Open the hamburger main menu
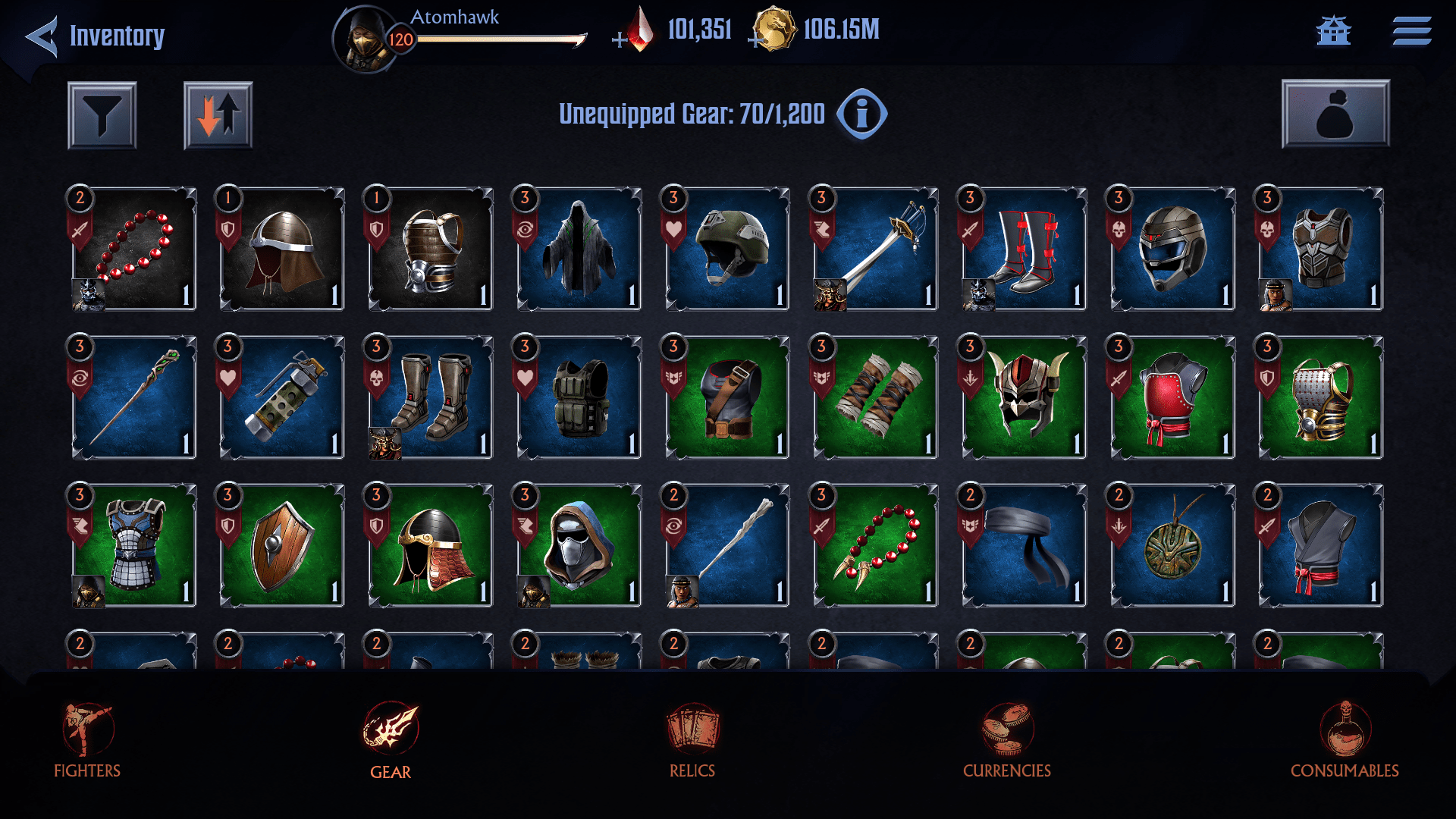This screenshot has width=1456, height=819. [x=1411, y=31]
